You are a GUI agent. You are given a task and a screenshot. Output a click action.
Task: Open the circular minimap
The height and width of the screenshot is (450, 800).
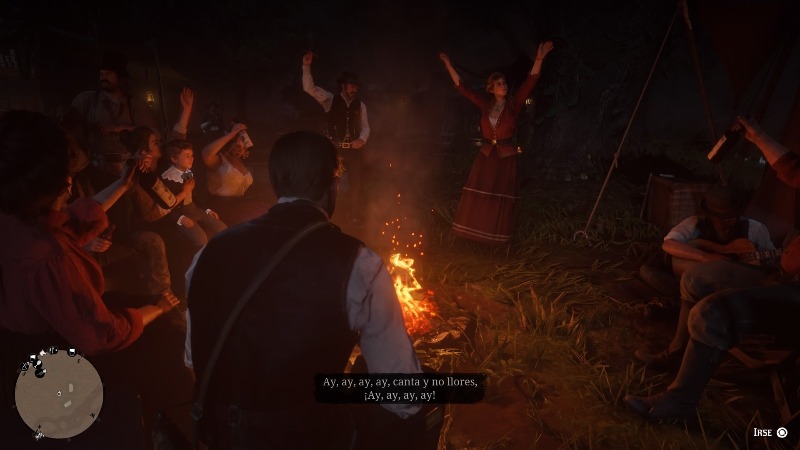click(59, 394)
